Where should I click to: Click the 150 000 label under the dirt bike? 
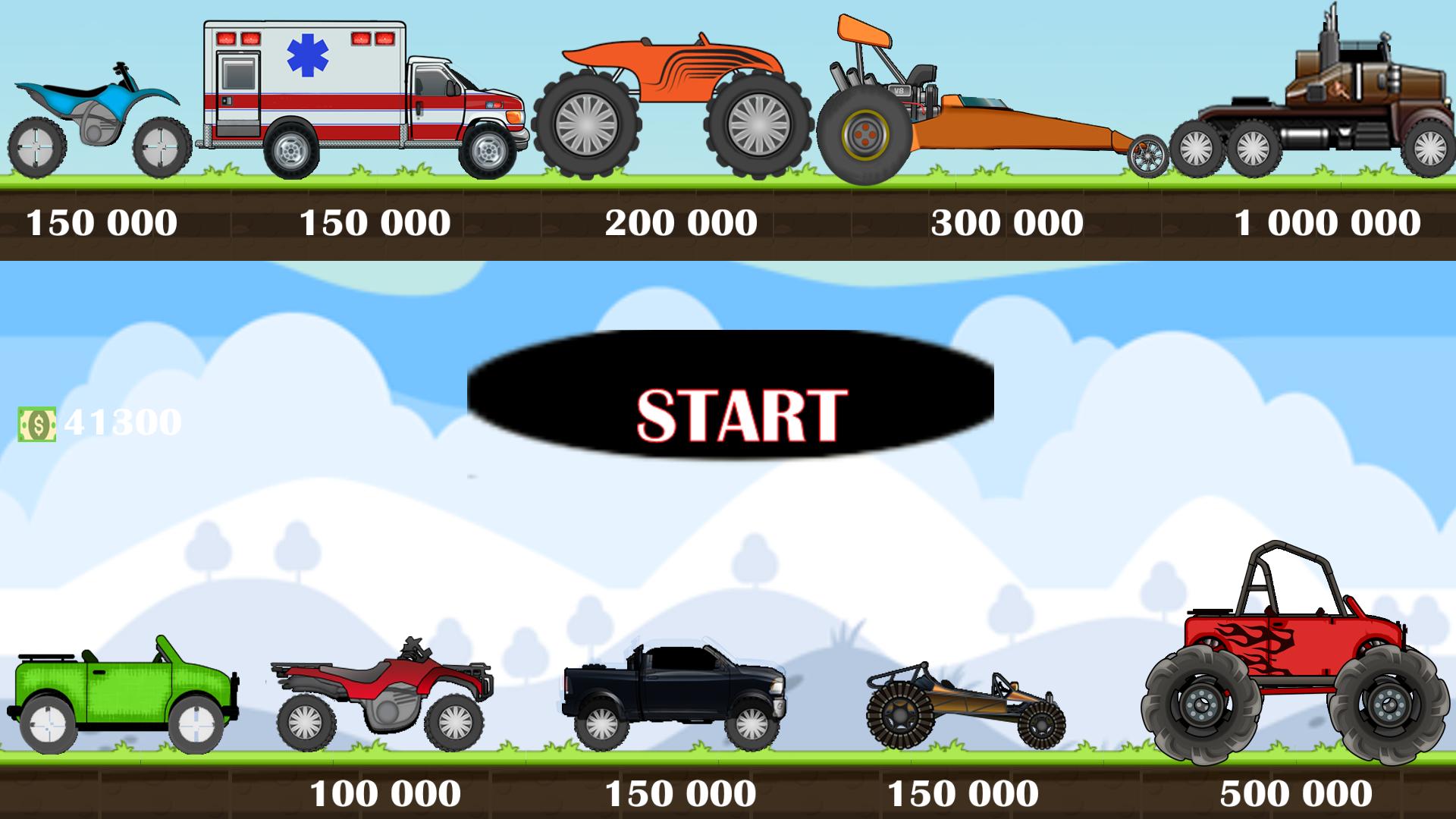(102, 221)
